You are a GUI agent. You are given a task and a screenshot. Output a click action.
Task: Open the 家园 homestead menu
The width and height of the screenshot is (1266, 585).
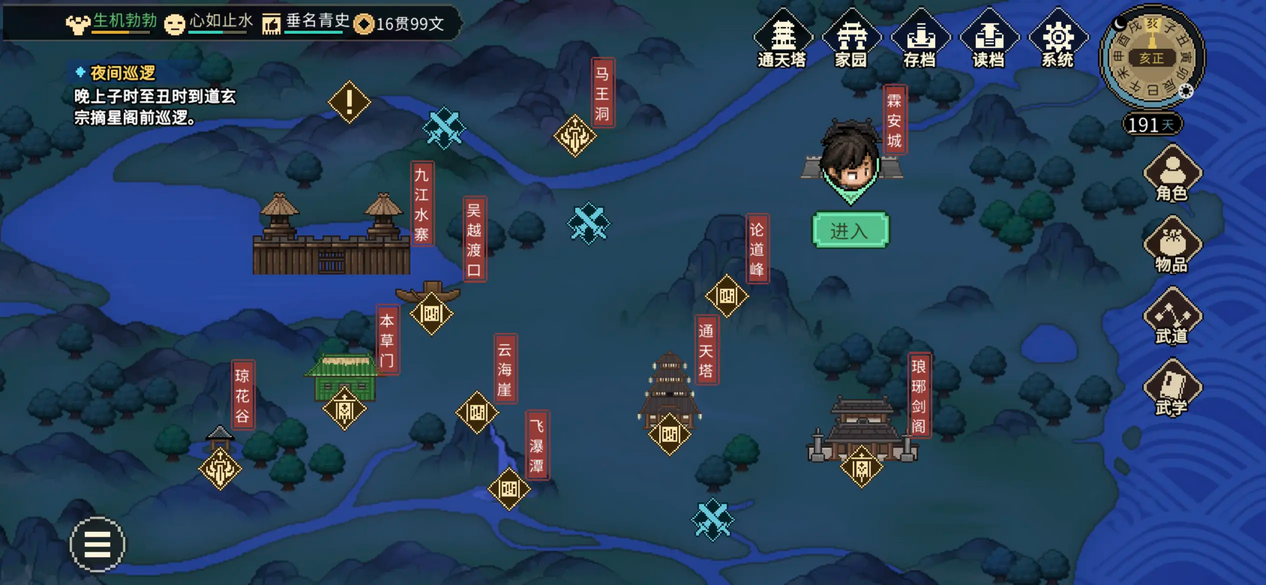(851, 38)
